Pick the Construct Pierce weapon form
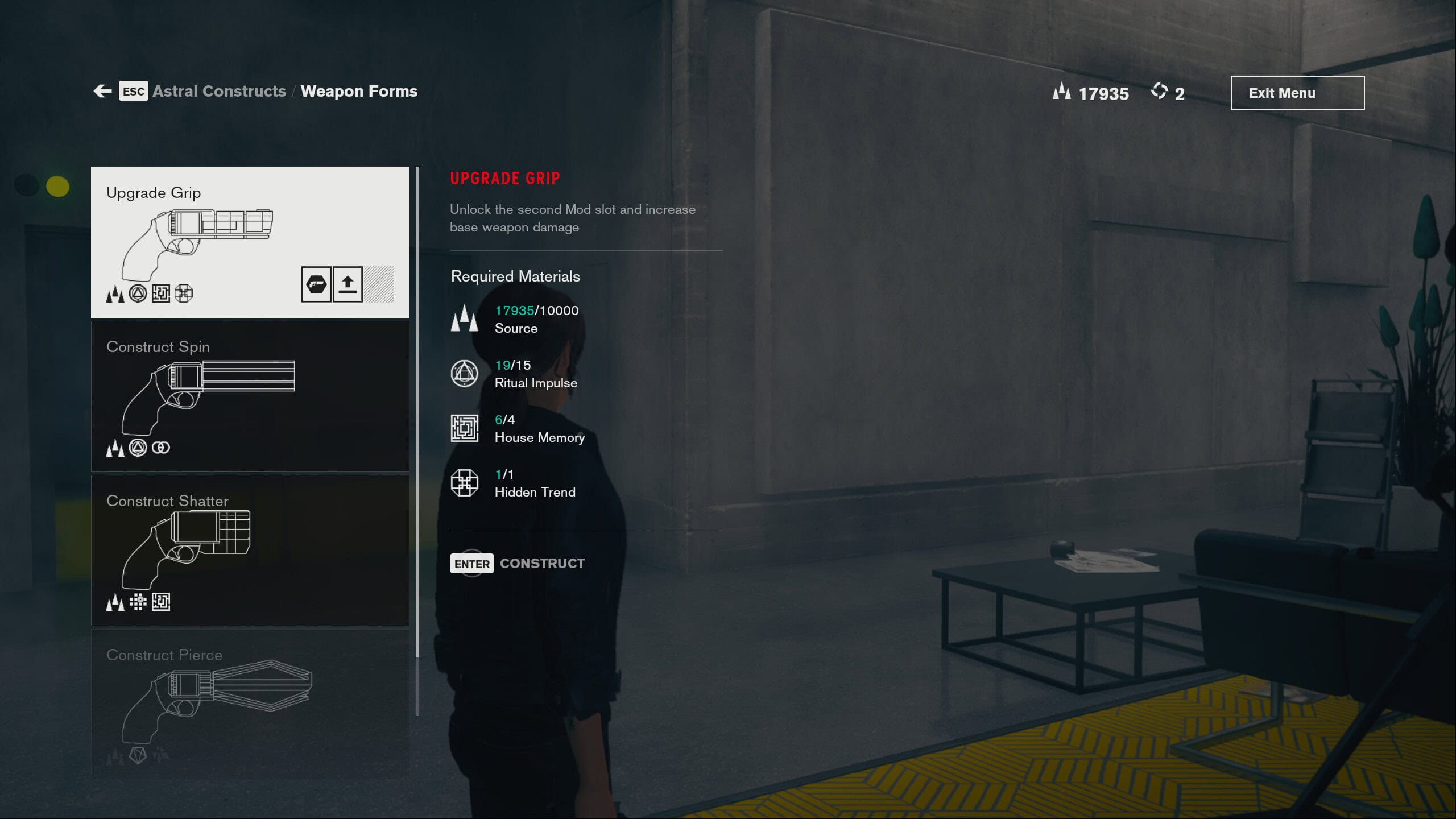1456x819 pixels. (x=250, y=703)
